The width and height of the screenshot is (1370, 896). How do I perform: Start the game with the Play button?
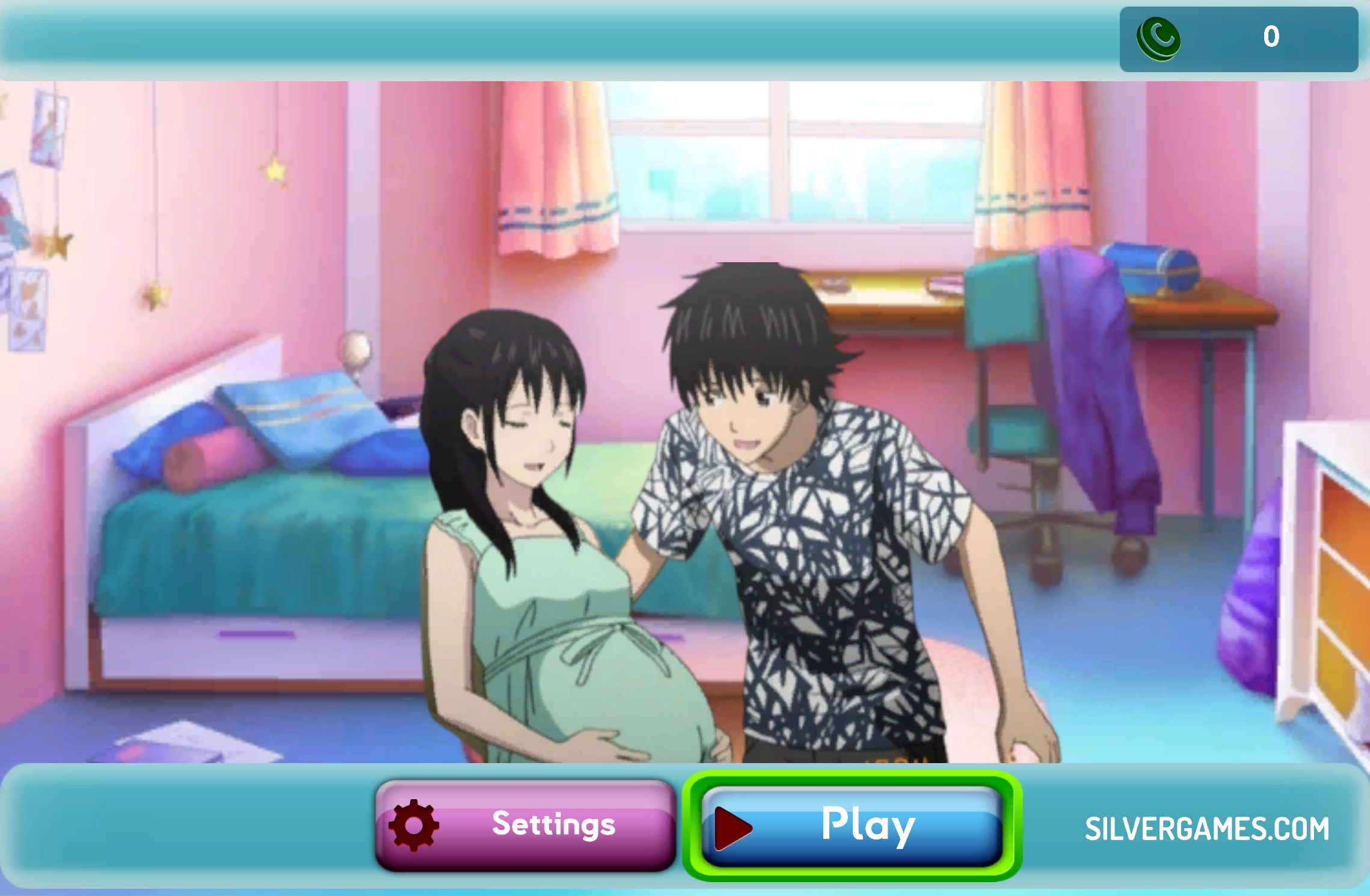852,826
